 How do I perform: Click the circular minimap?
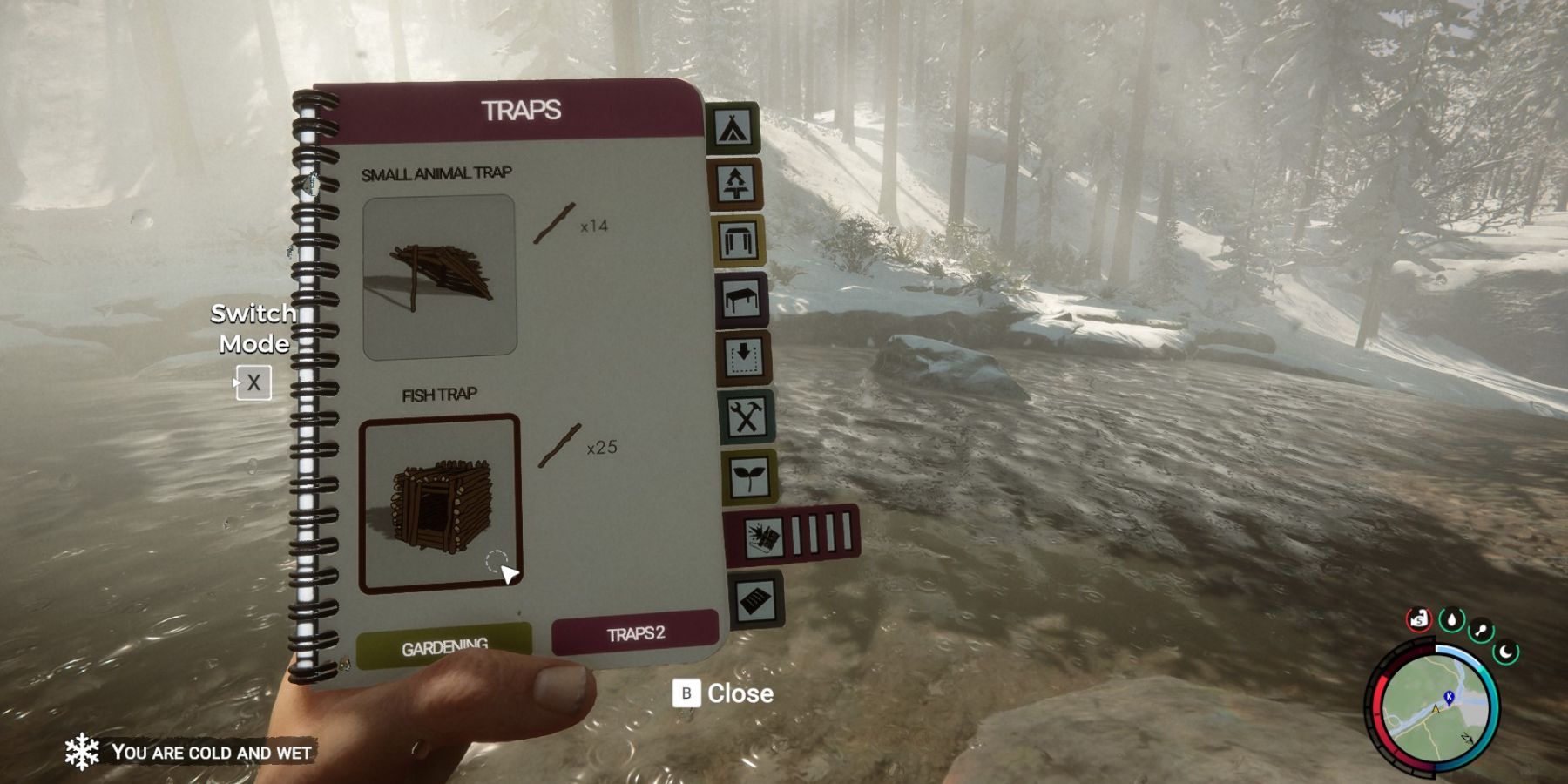pos(1434,706)
